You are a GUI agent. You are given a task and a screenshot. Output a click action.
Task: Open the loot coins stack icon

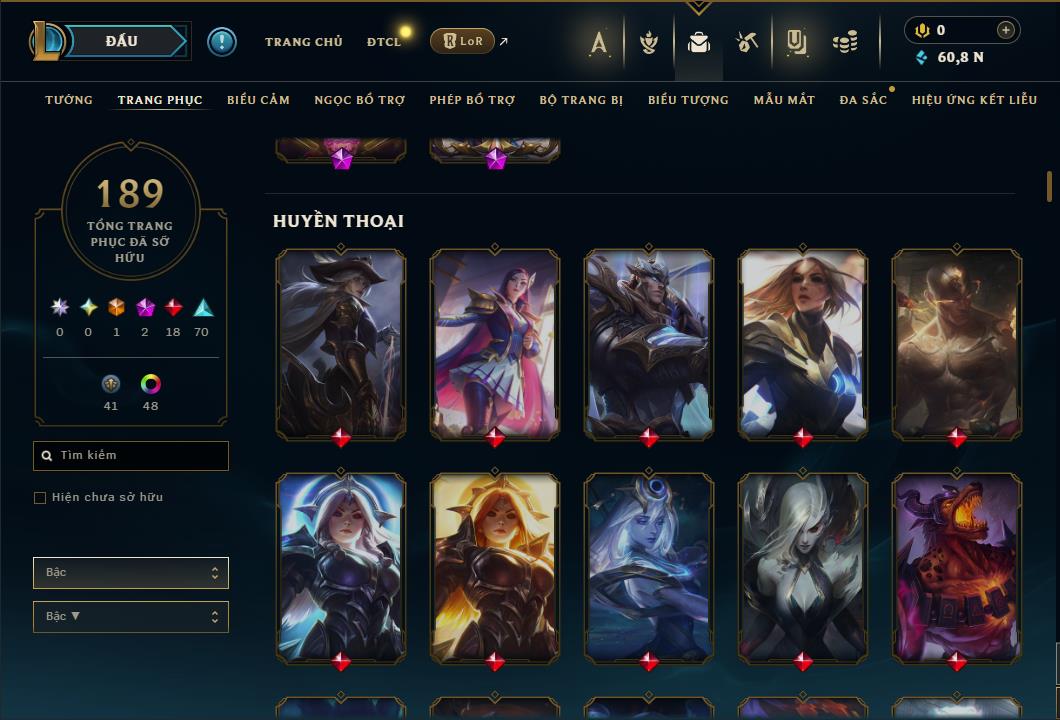(845, 42)
